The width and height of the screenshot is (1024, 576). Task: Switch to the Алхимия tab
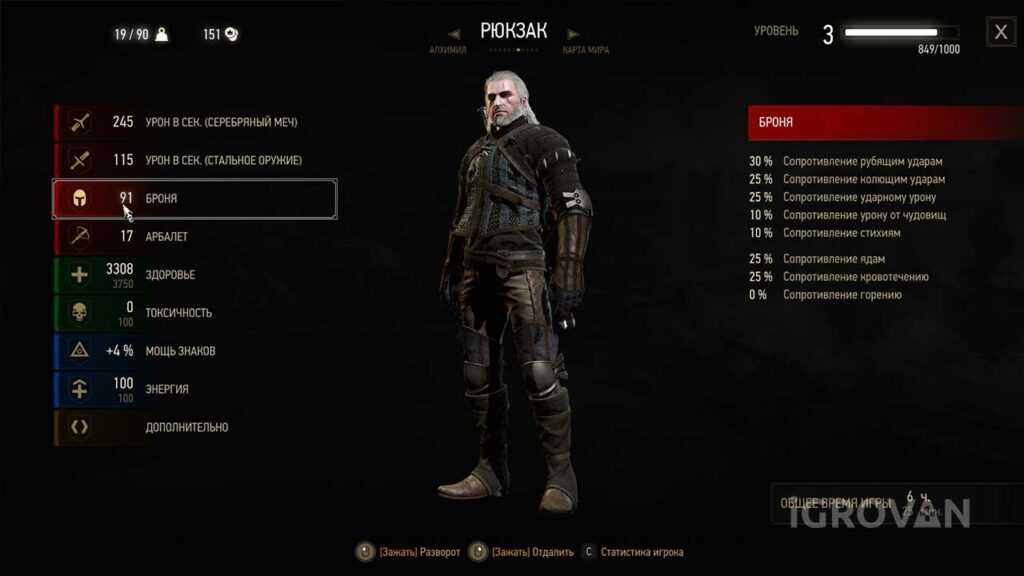point(447,50)
